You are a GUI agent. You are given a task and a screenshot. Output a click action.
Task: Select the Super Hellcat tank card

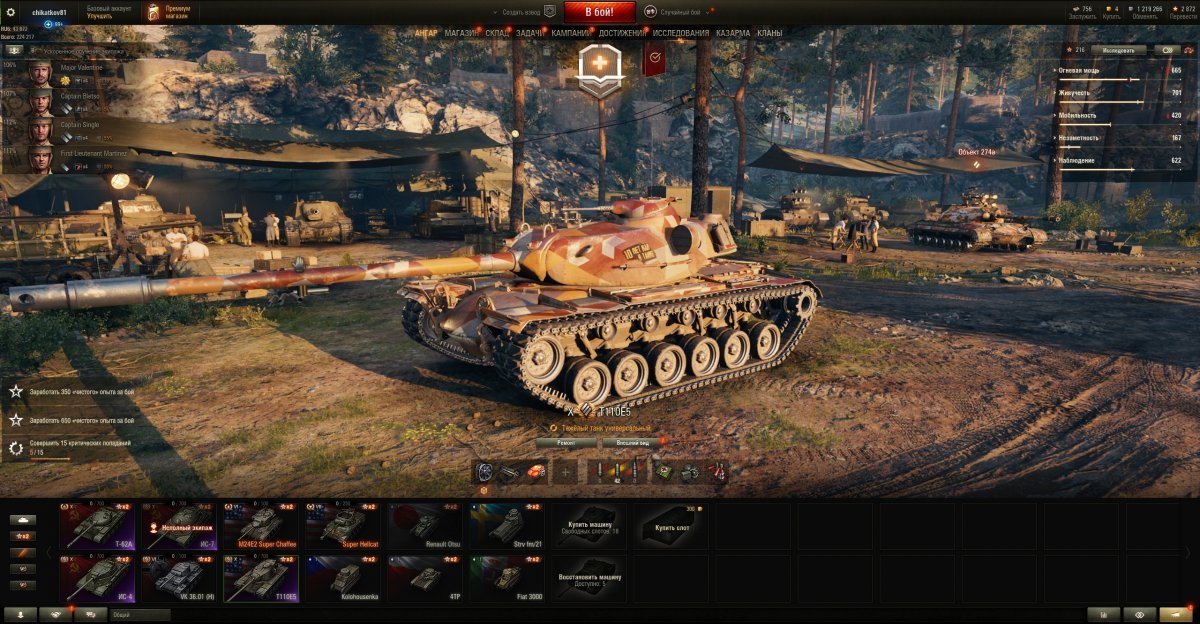pyautogui.click(x=342, y=525)
